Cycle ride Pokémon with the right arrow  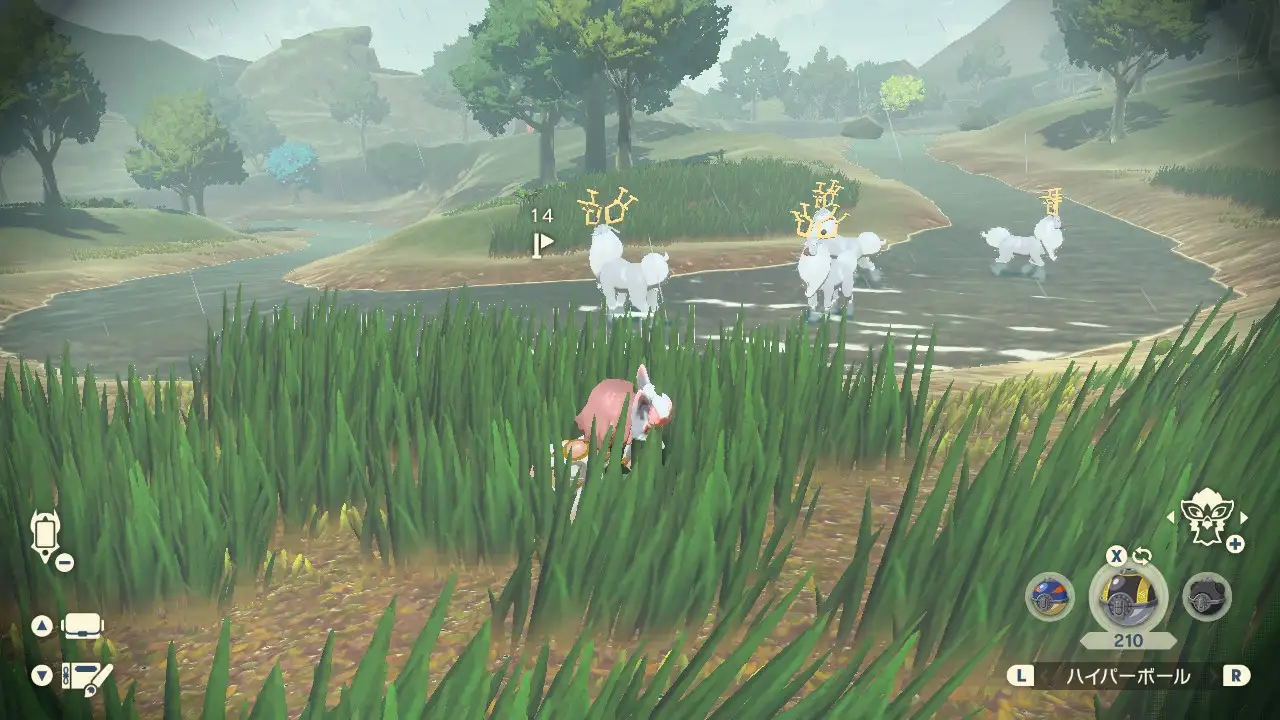tap(1244, 517)
